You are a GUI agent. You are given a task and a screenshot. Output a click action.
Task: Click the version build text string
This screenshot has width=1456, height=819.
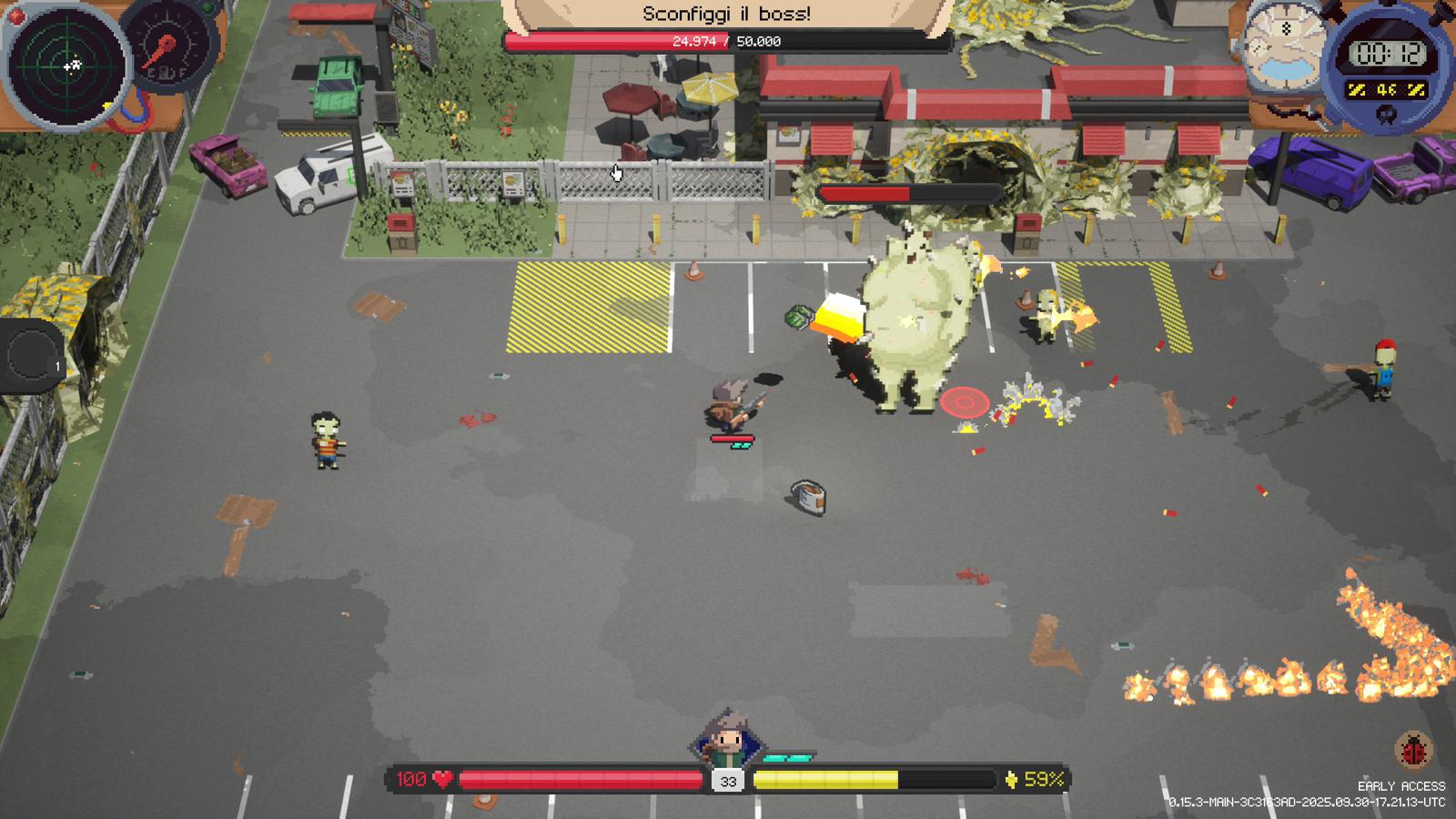[1304, 803]
